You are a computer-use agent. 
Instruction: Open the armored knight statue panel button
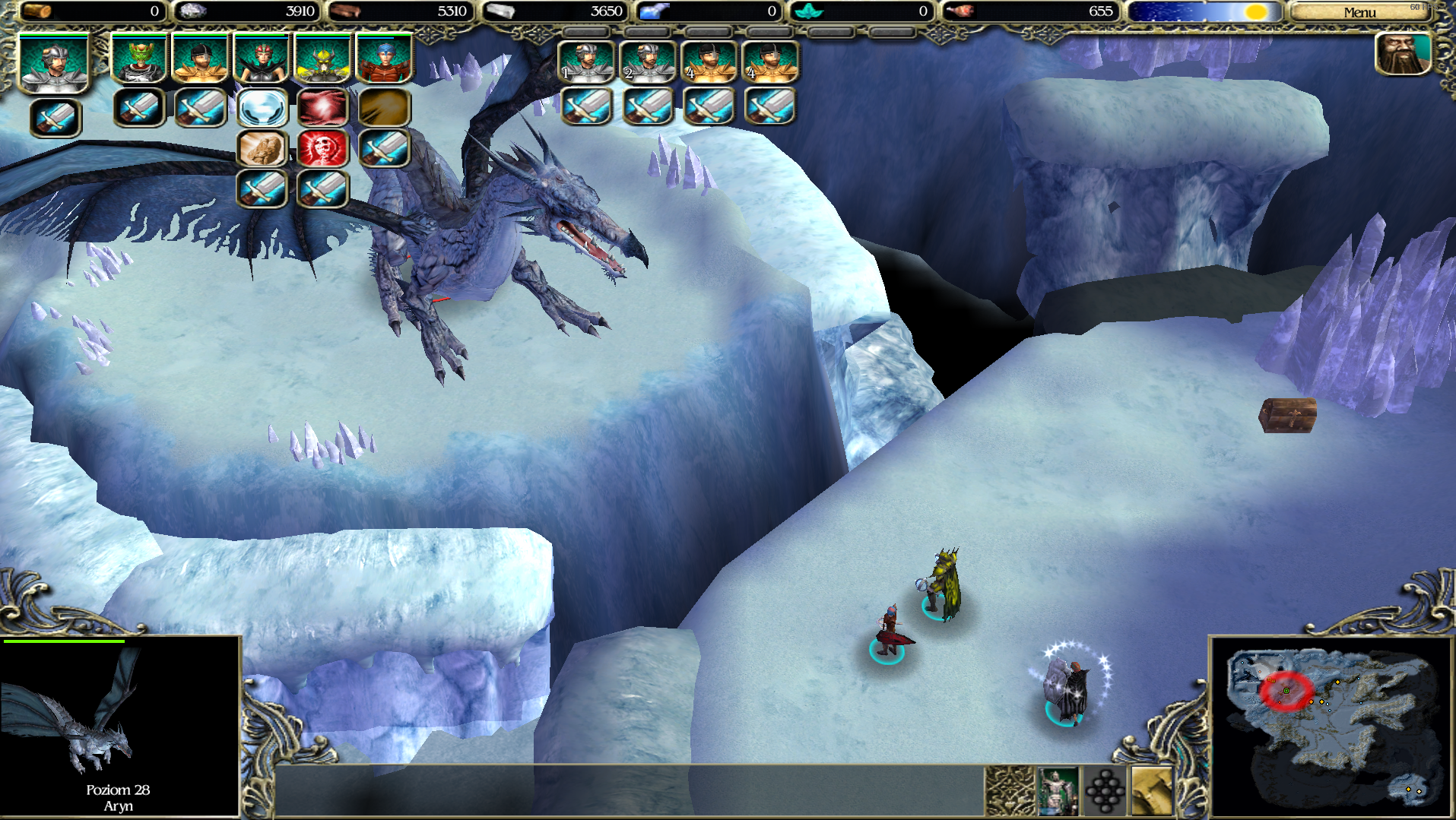tap(1058, 790)
